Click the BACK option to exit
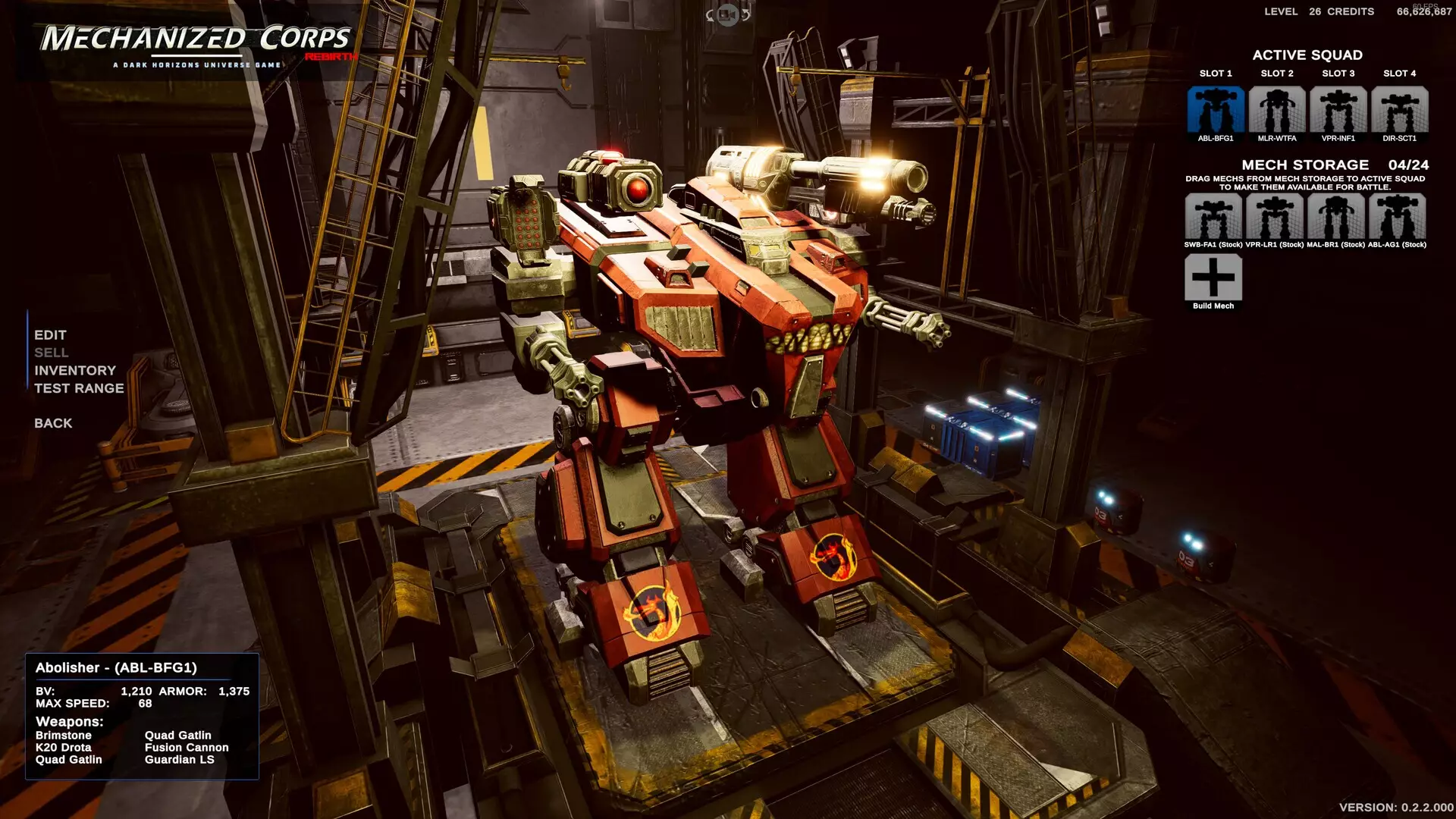 pyautogui.click(x=52, y=423)
